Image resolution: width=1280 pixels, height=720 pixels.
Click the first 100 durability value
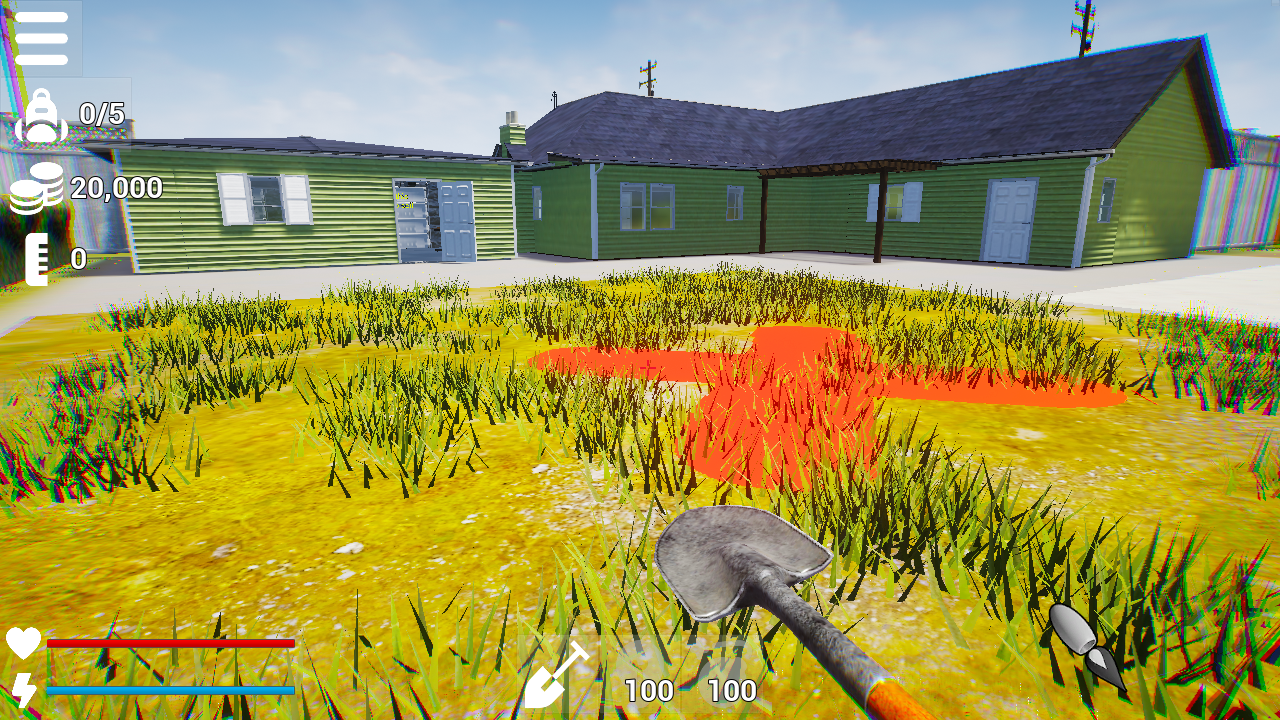[x=649, y=689]
